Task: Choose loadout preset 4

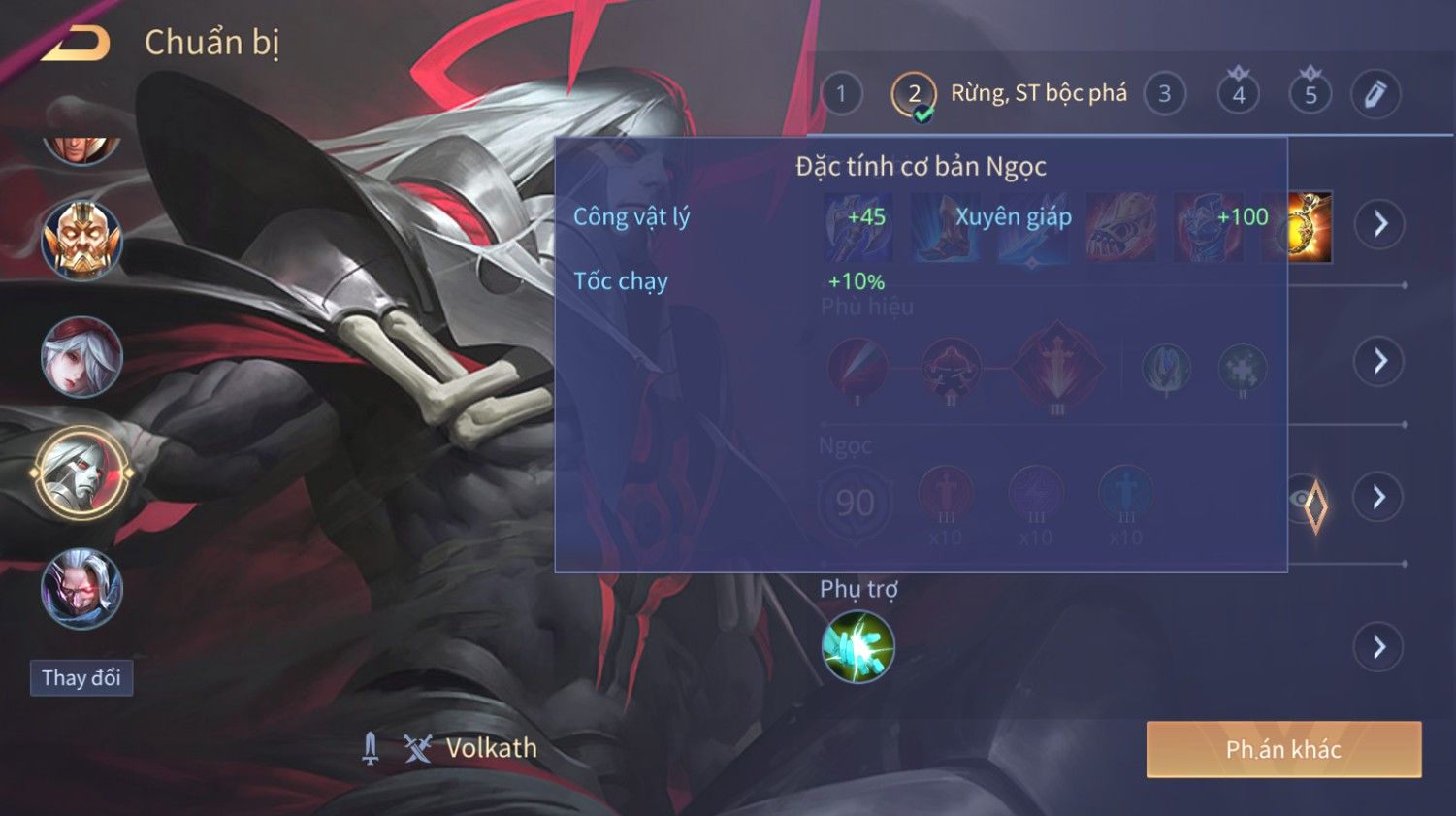Action: pyautogui.click(x=1238, y=94)
